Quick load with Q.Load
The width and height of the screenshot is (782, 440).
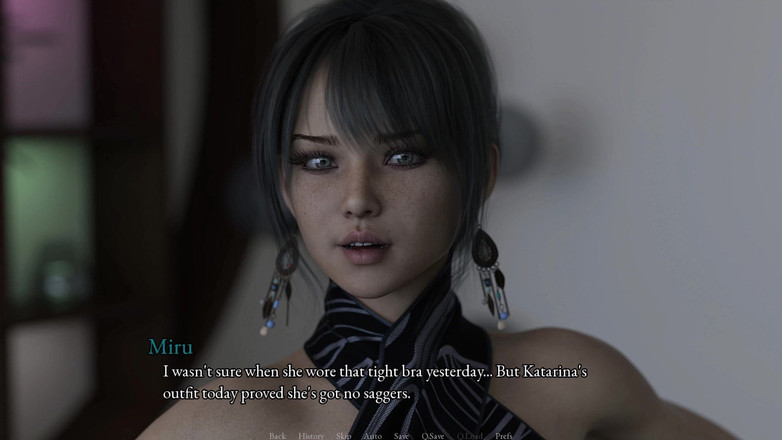click(470, 435)
